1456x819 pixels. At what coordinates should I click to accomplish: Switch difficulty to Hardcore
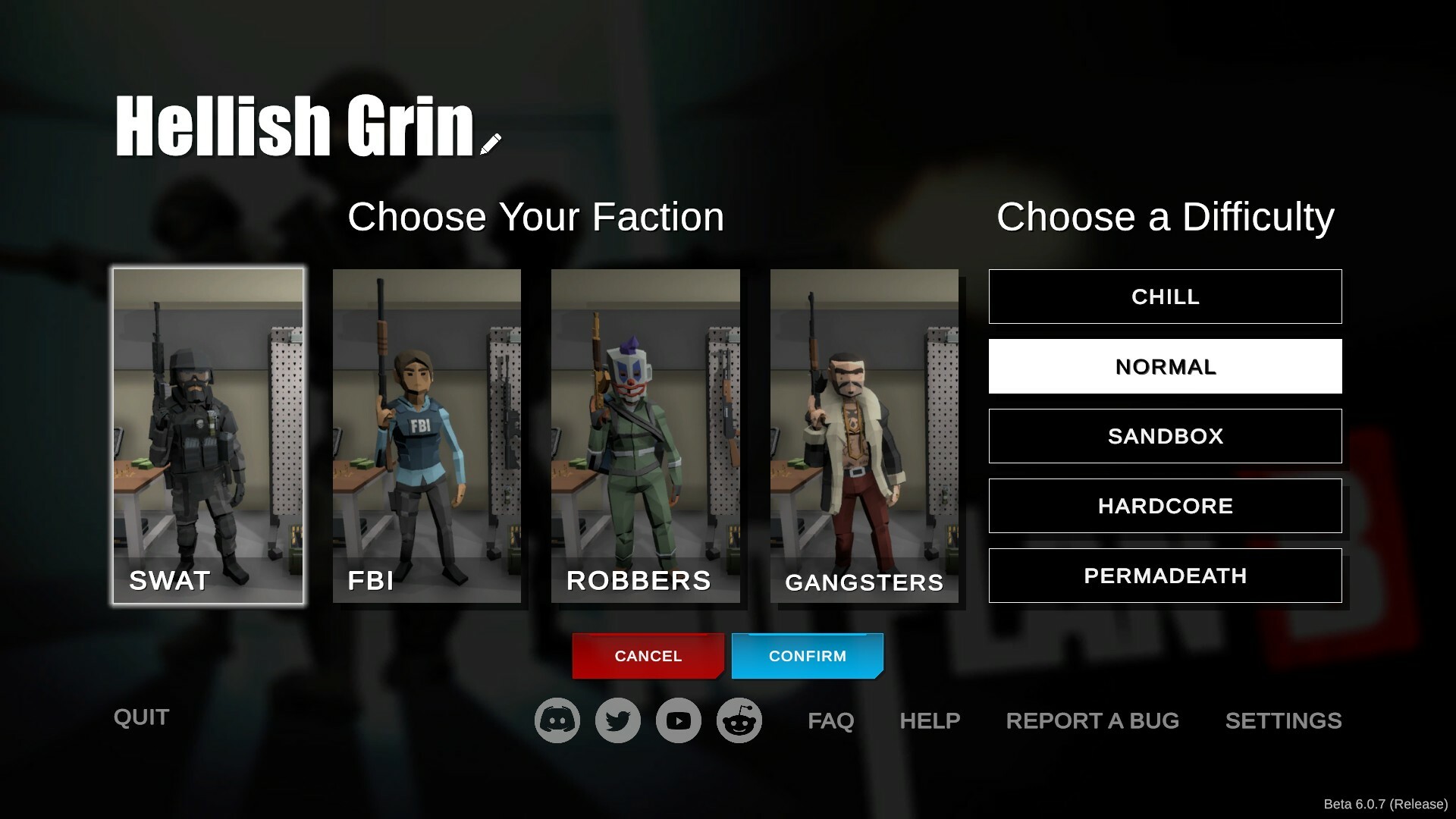(x=1165, y=506)
